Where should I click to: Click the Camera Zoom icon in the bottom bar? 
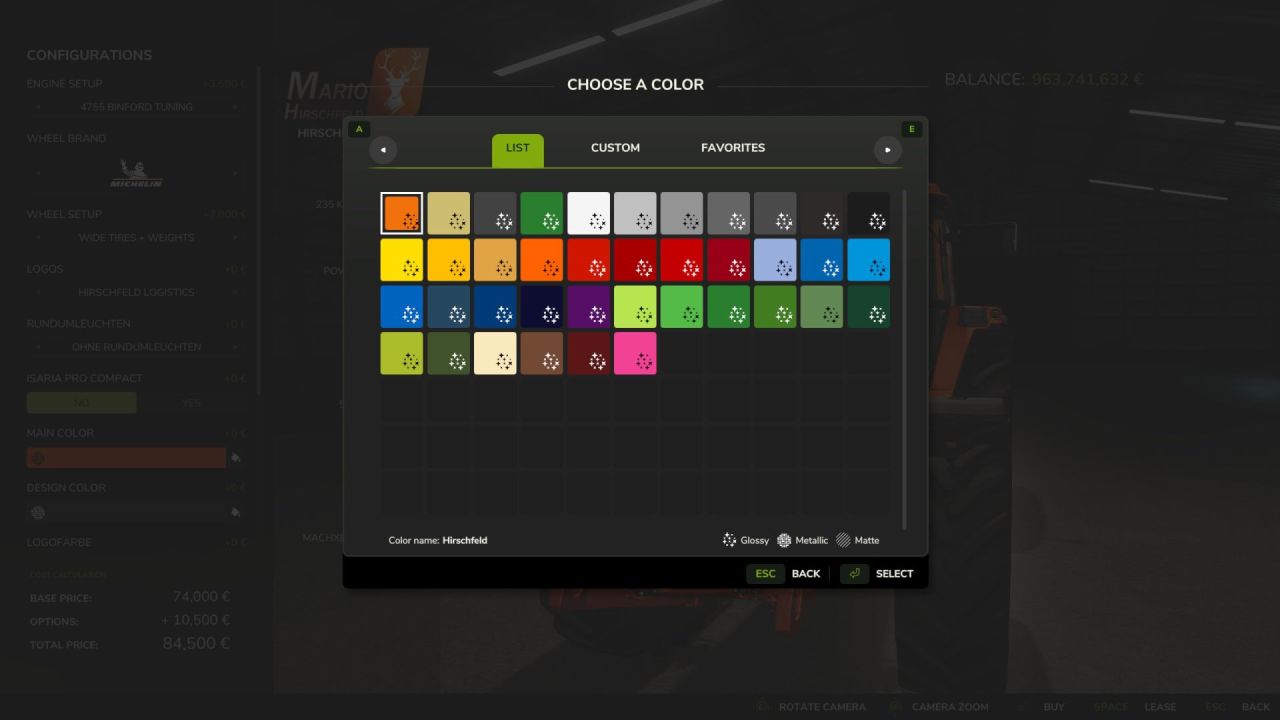pyautogui.click(x=895, y=706)
